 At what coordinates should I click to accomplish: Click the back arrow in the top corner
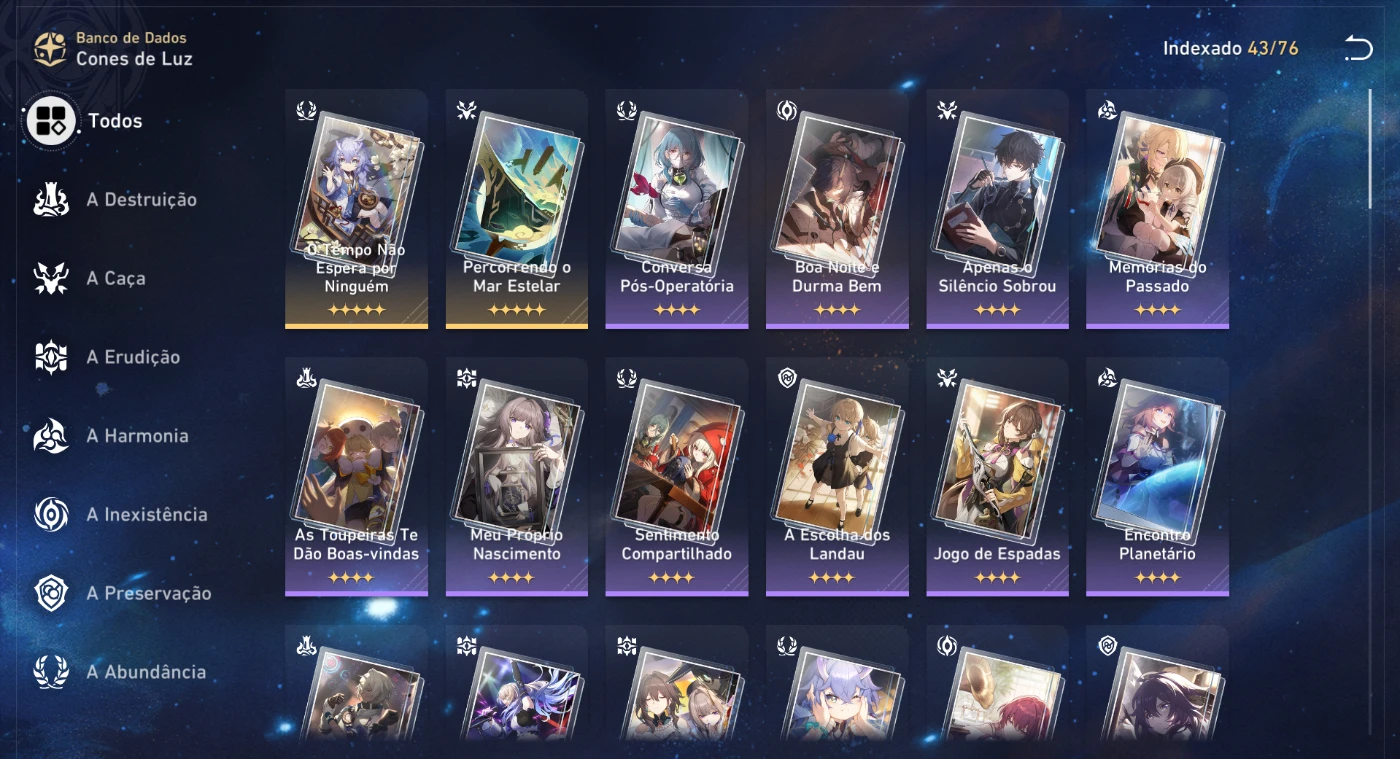[1358, 47]
